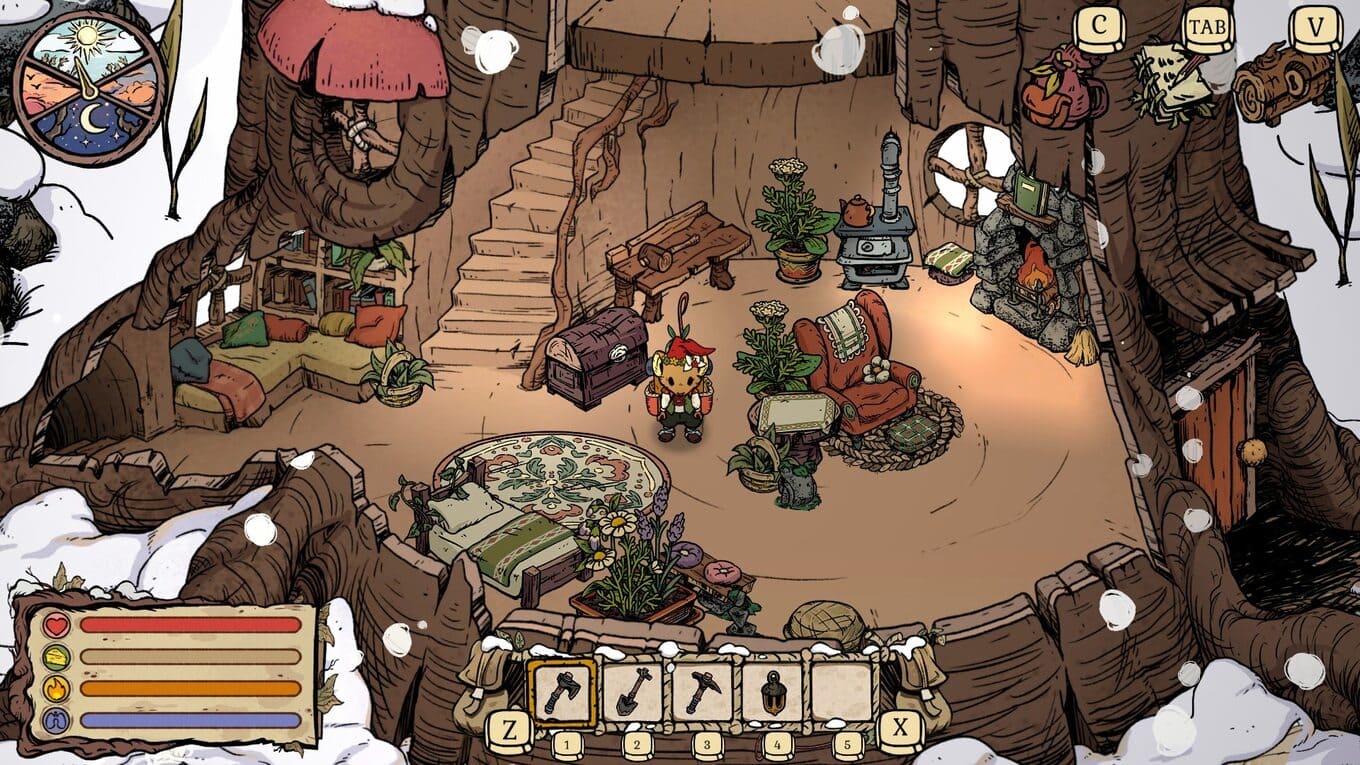1360x765 pixels.
Task: Choose the pickaxe from the hotbar
Action: coord(703,692)
